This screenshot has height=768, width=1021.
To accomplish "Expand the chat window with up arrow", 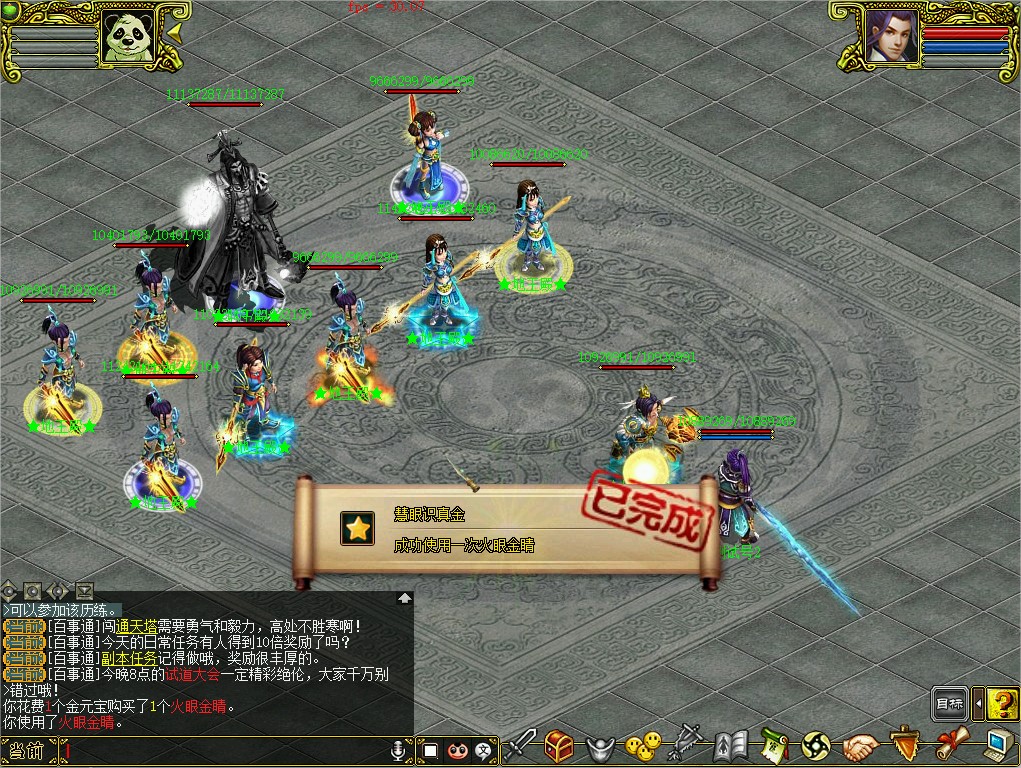I will click(404, 598).
